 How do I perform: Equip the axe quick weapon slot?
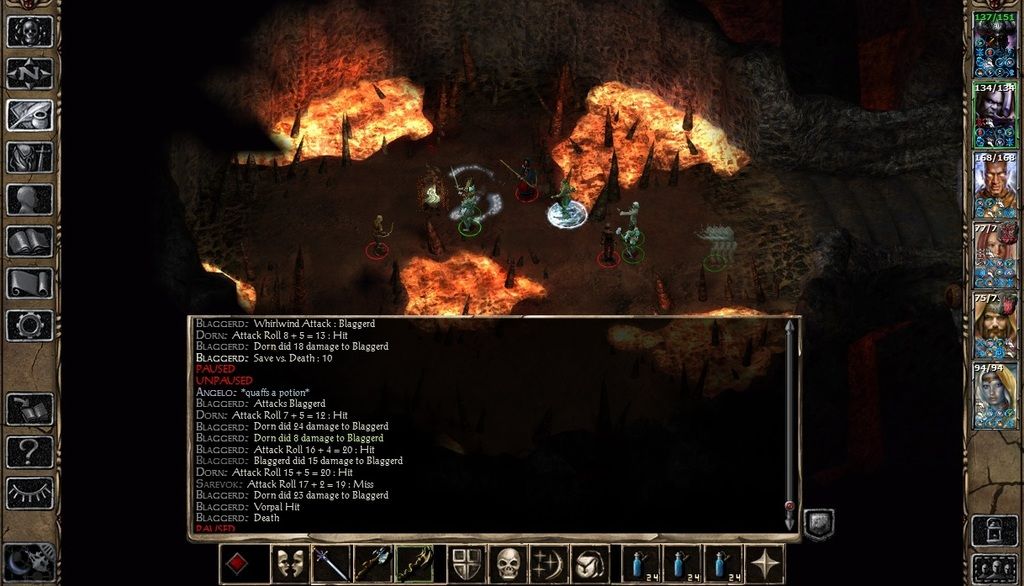373,564
